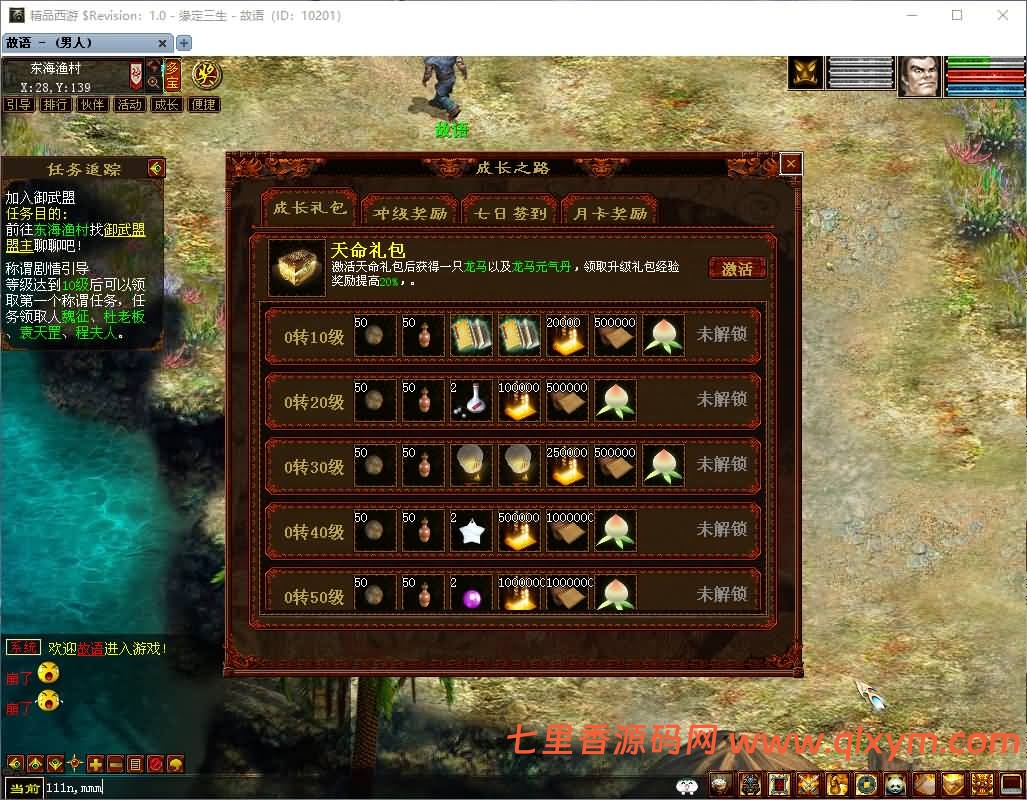Open the 排行 ranking menu
Screen dimensions: 1027x800
[x=55, y=104]
